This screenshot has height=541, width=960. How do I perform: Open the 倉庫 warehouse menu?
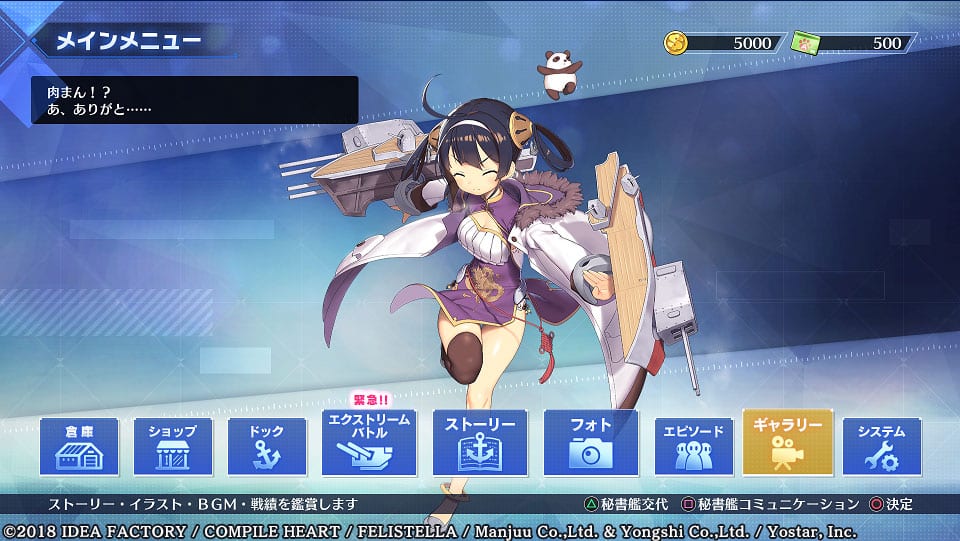pos(79,447)
